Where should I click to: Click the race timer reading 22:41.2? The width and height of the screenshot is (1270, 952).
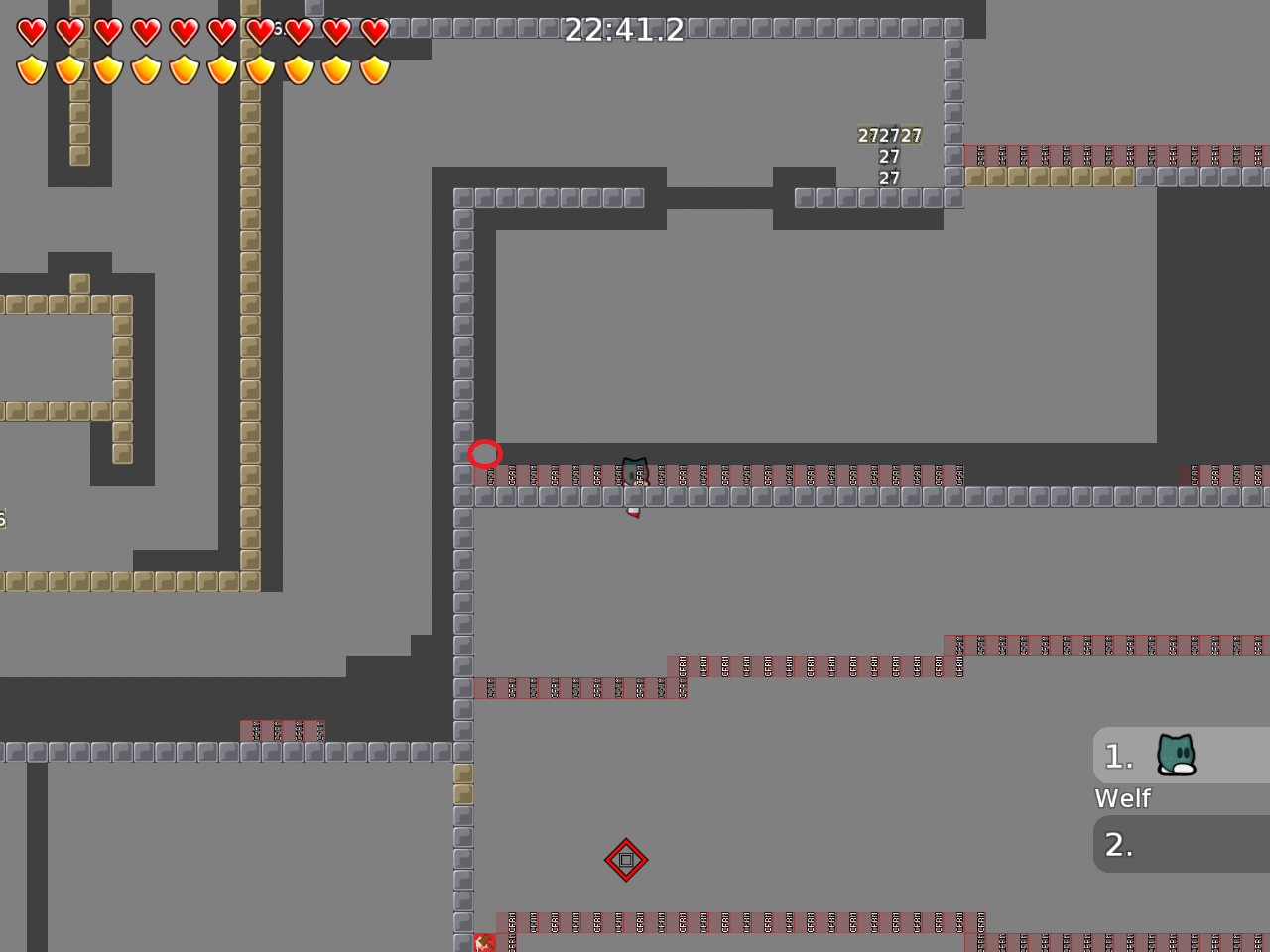[x=623, y=30]
